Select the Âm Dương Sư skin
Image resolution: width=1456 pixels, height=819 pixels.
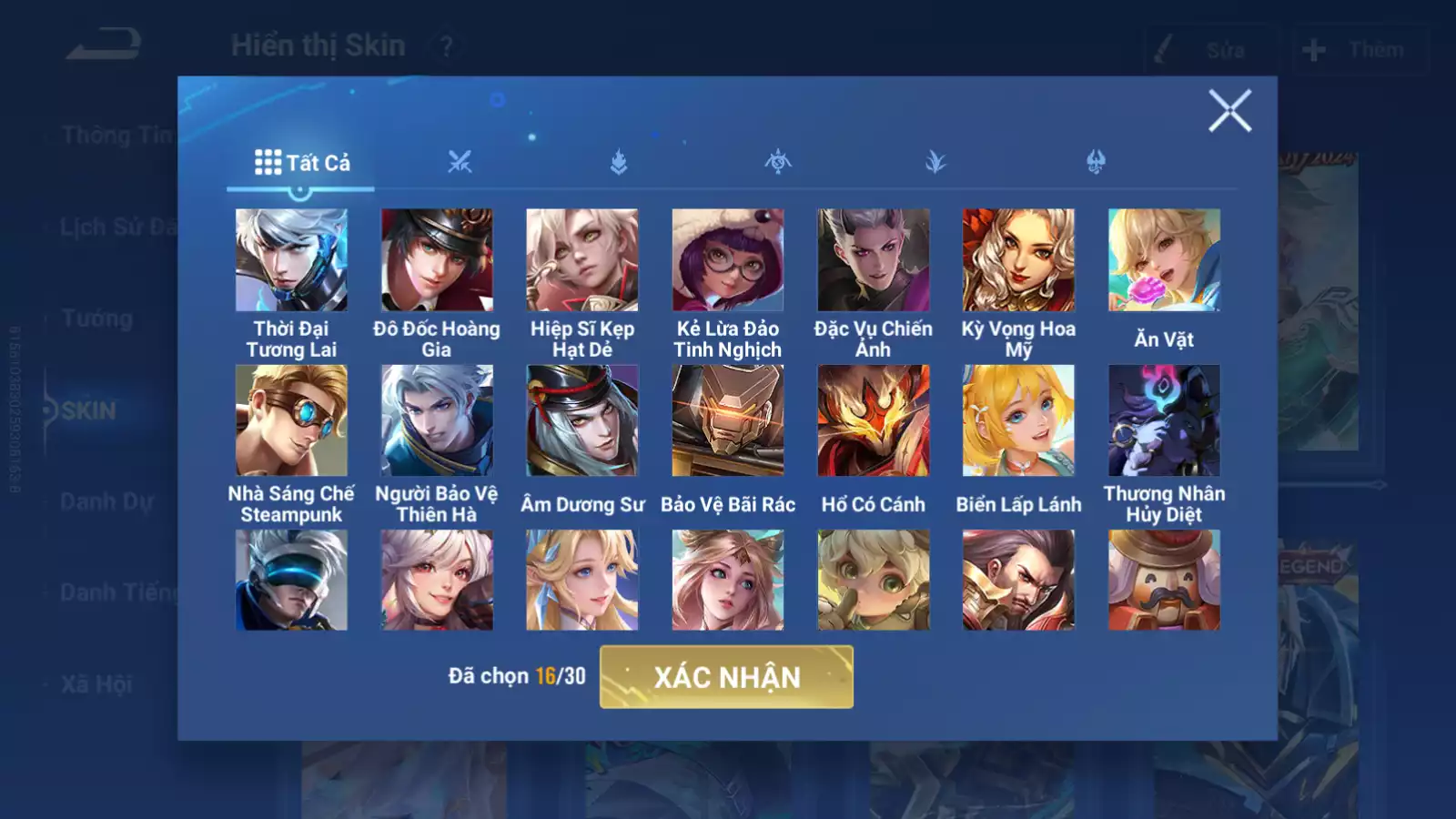click(x=582, y=420)
